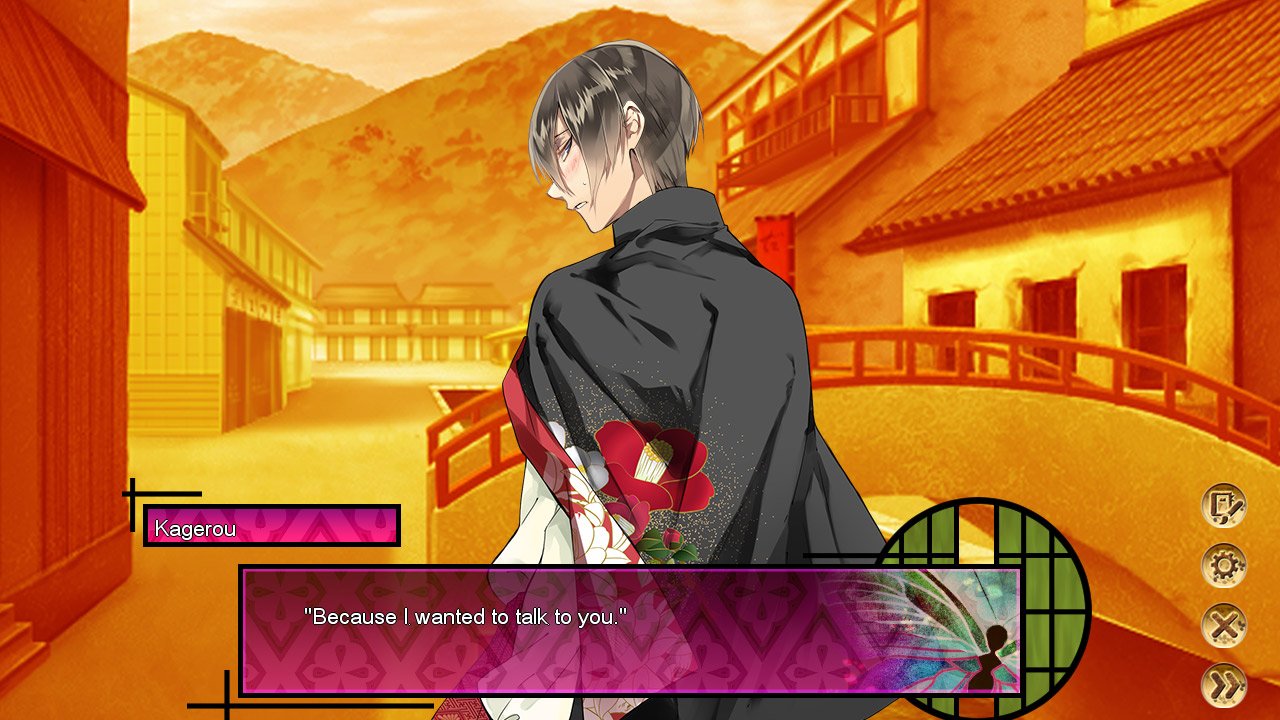The width and height of the screenshot is (1280, 720).
Task: Click the Kagerou name plate
Action: click(268, 523)
